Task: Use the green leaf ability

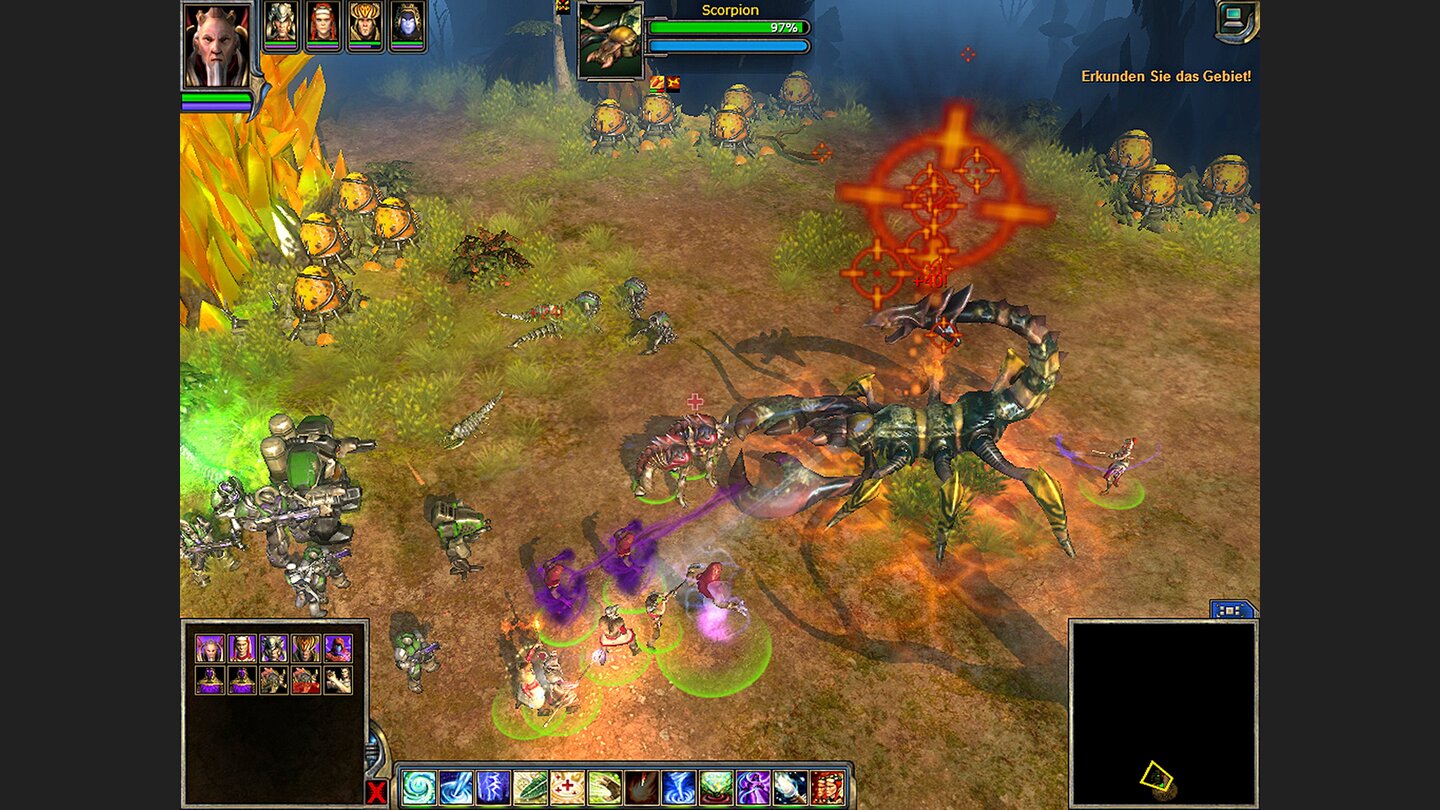Action: [x=530, y=788]
